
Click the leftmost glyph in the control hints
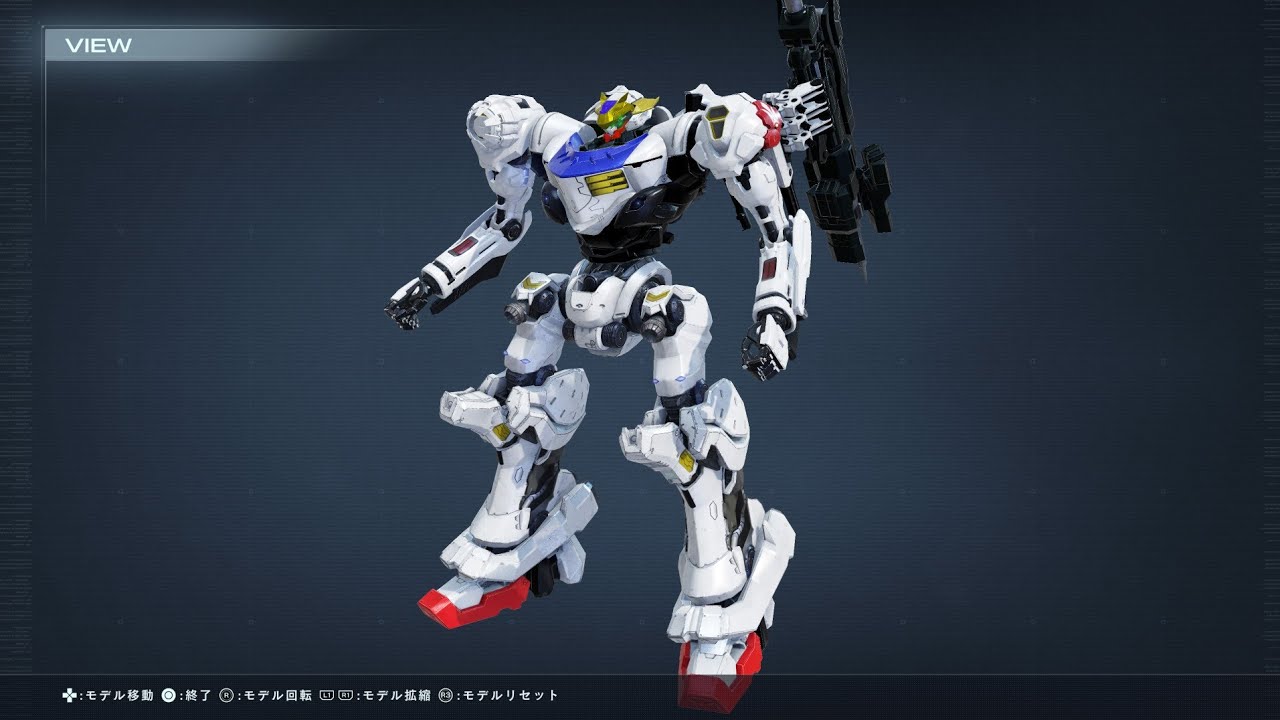pyautogui.click(x=69, y=696)
